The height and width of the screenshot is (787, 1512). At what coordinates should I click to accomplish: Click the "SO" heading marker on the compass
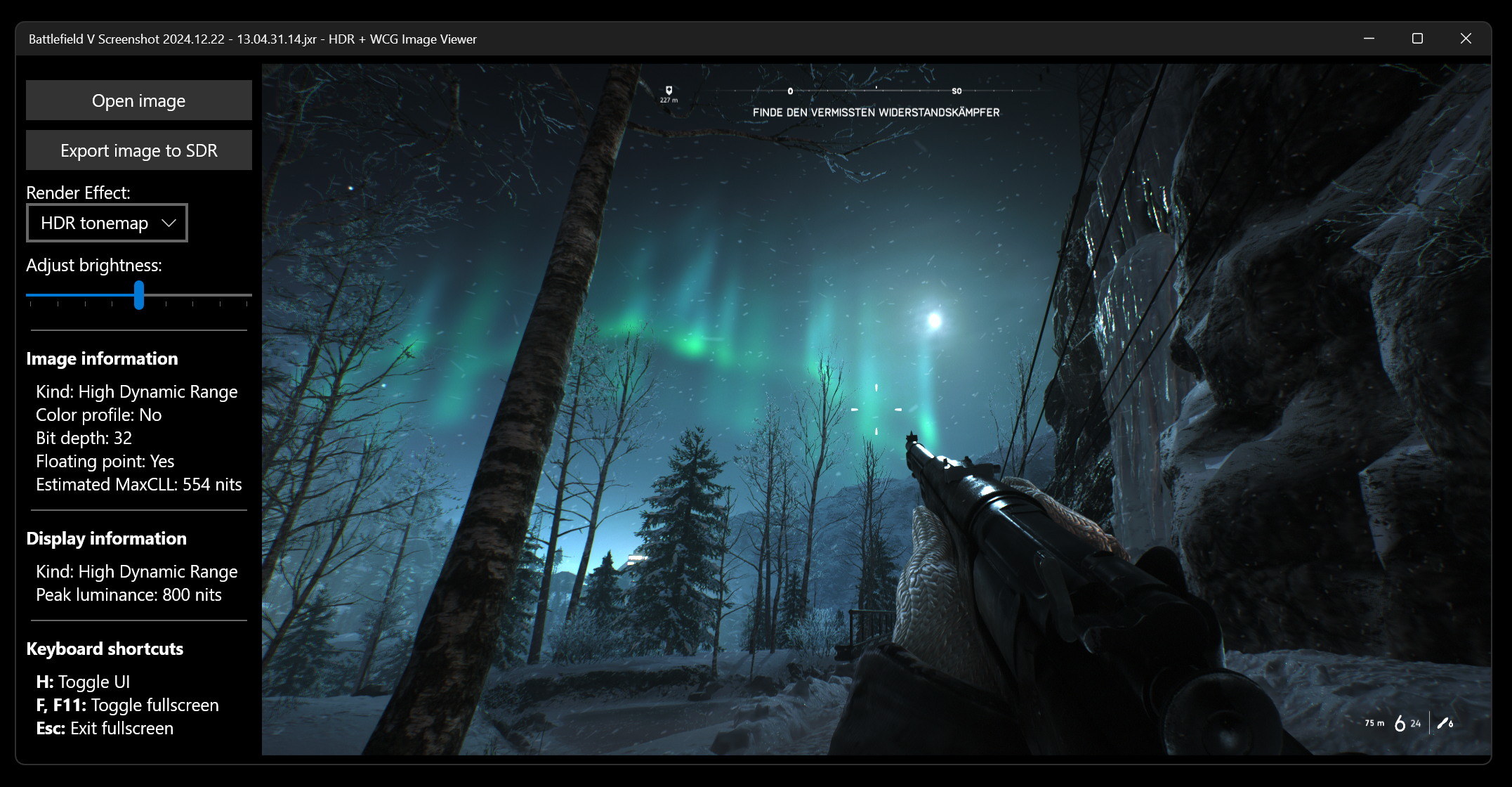click(956, 90)
